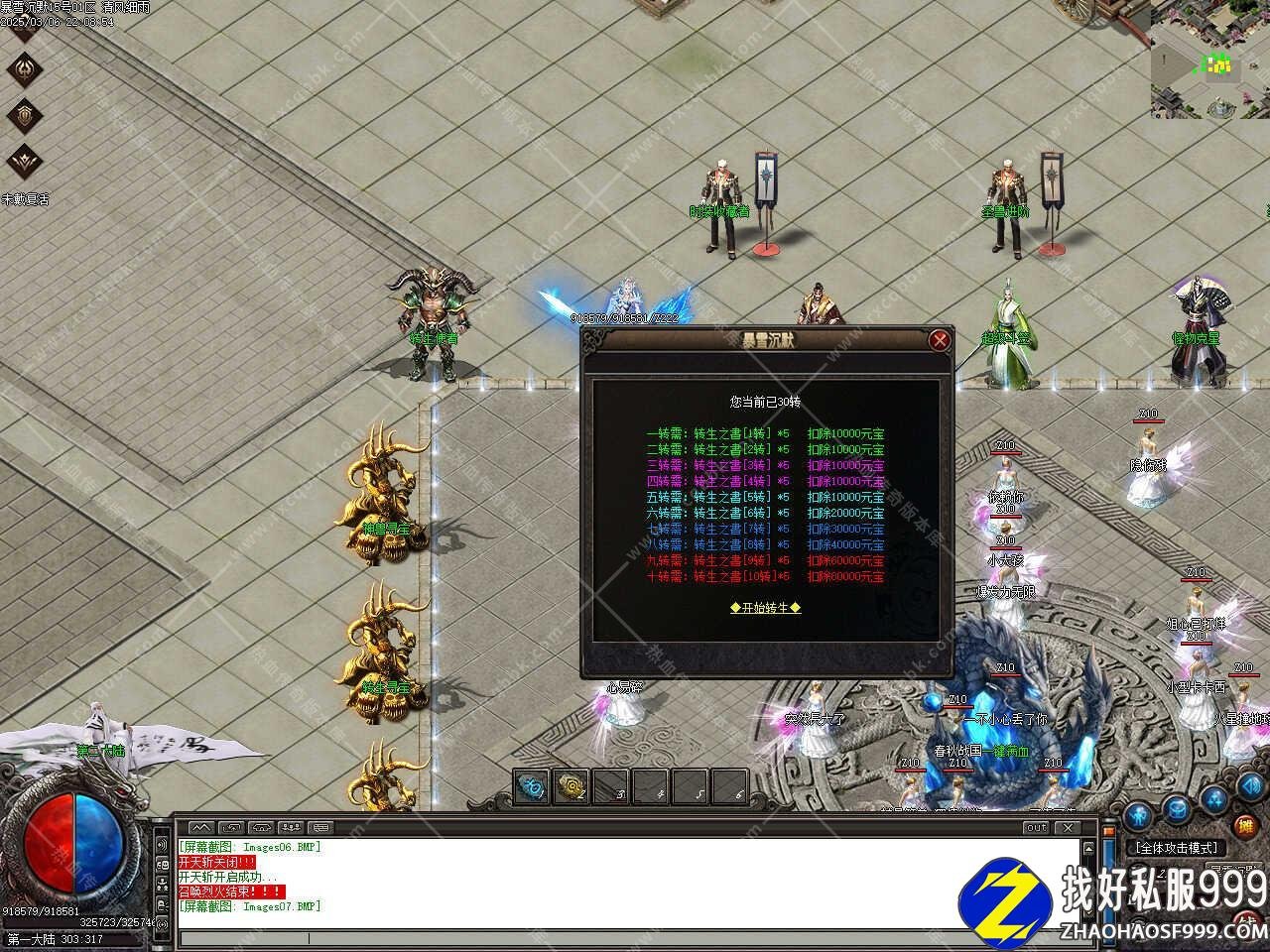Click the chat OUT button
Viewport: 1270px width, 952px height.
1036,827
